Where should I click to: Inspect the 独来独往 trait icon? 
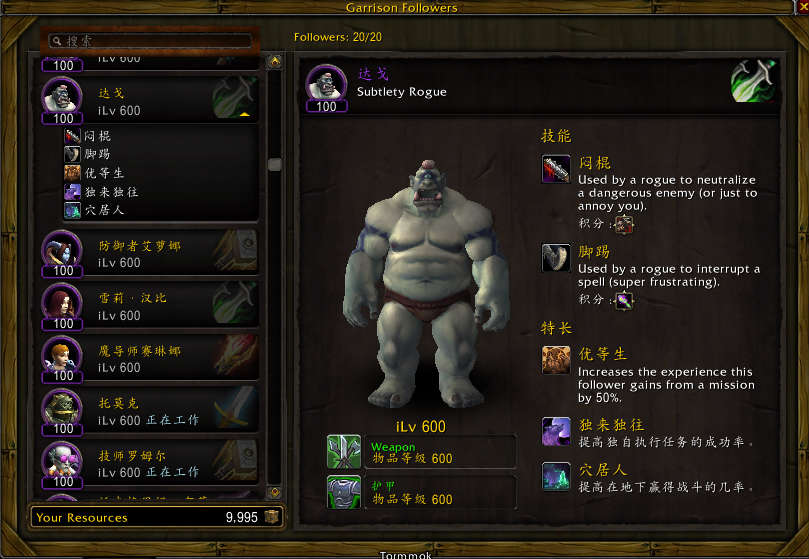click(x=556, y=430)
